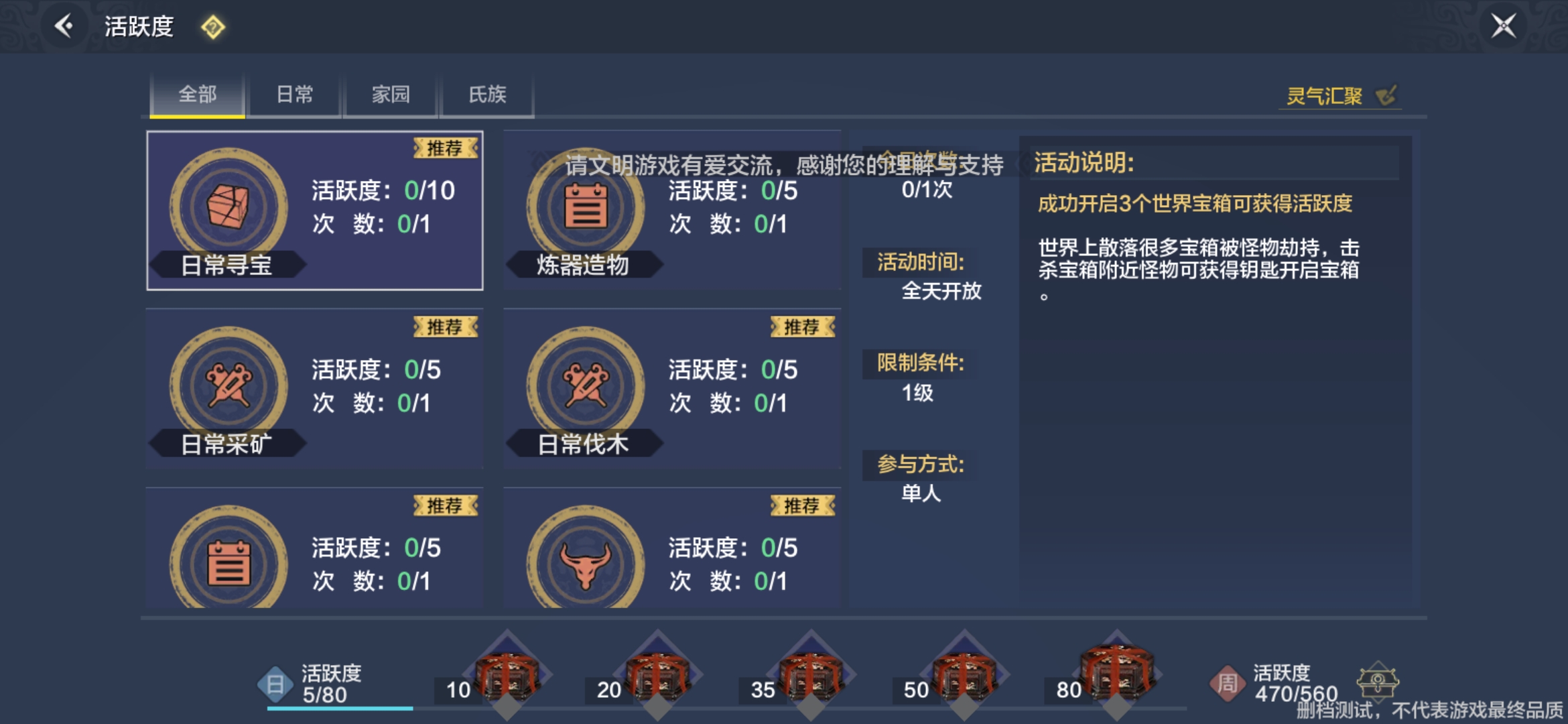Screen dimensions: 1568x724
Task: Select the 推荐 tag on 日常采矿 card
Action: coord(446,326)
